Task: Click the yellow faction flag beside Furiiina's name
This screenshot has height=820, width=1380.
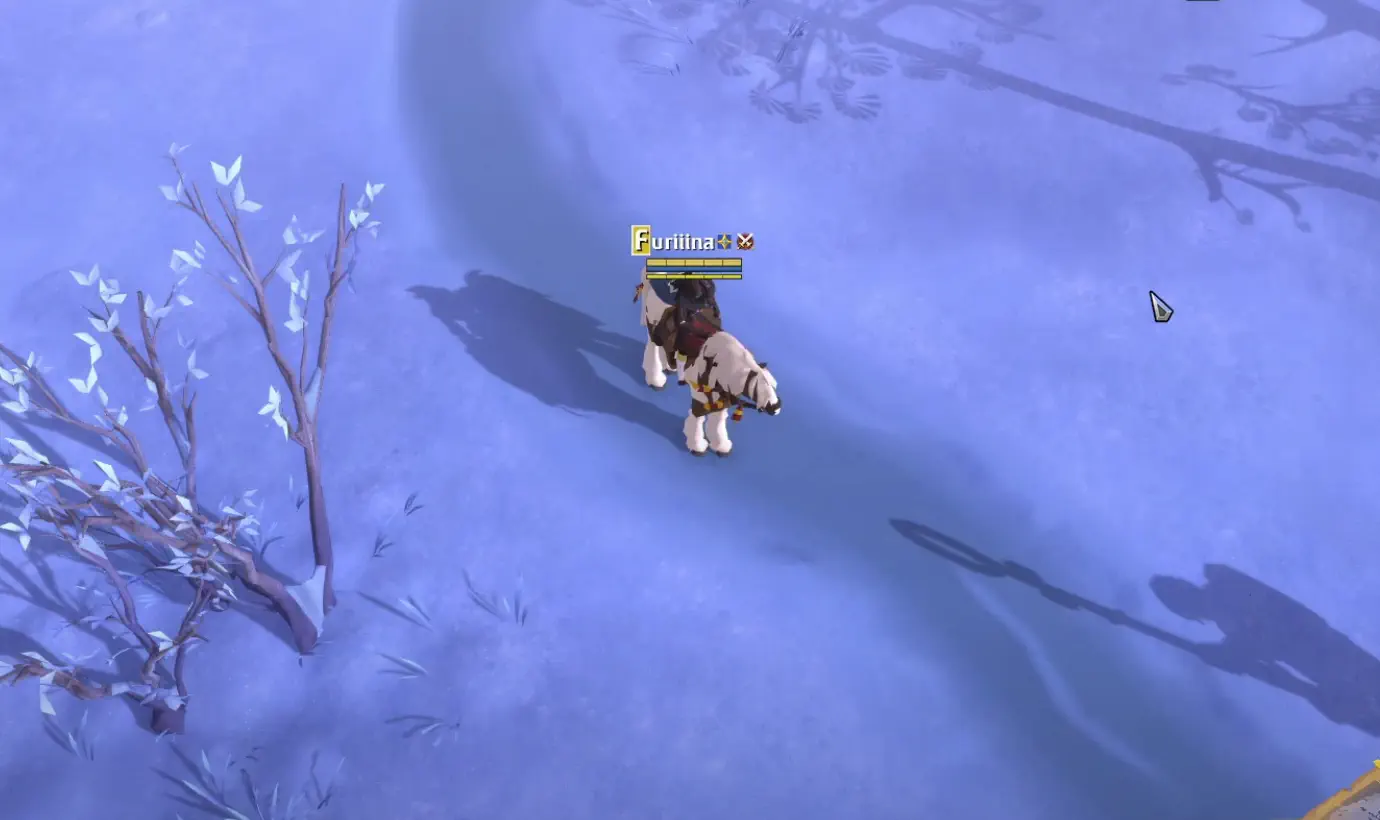Action: pos(640,240)
